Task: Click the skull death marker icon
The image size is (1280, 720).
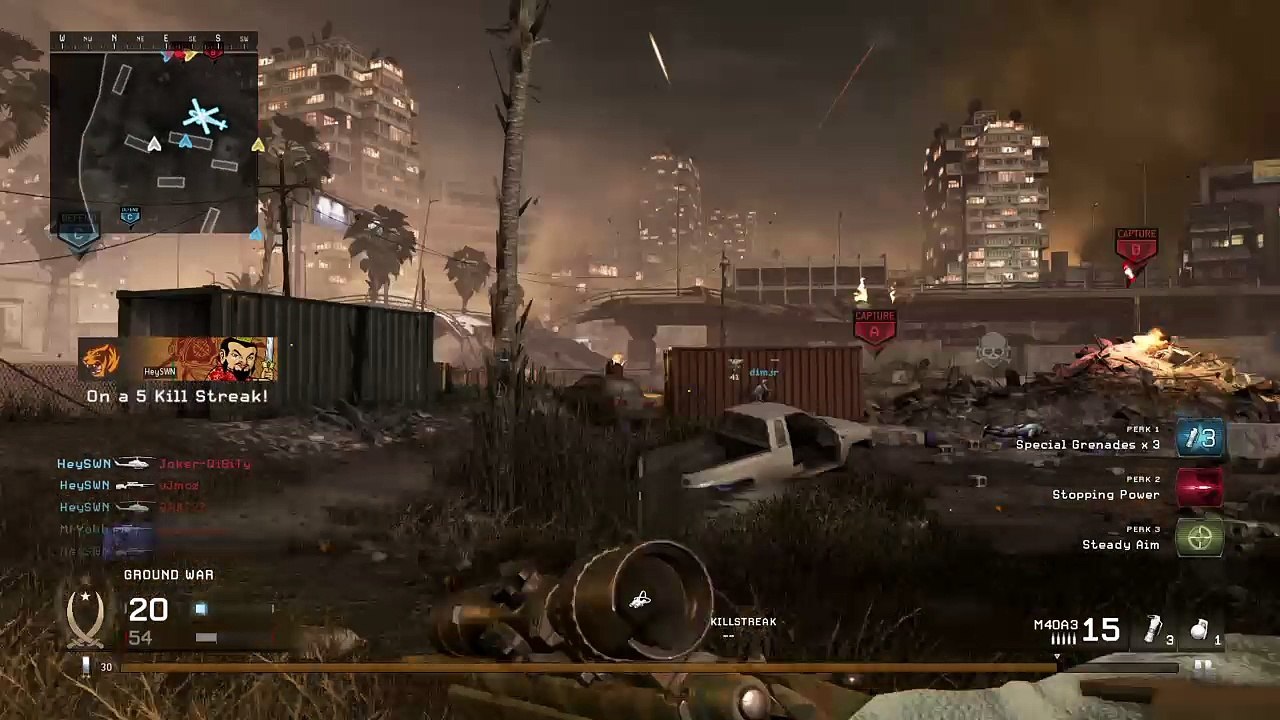Action: (x=992, y=349)
